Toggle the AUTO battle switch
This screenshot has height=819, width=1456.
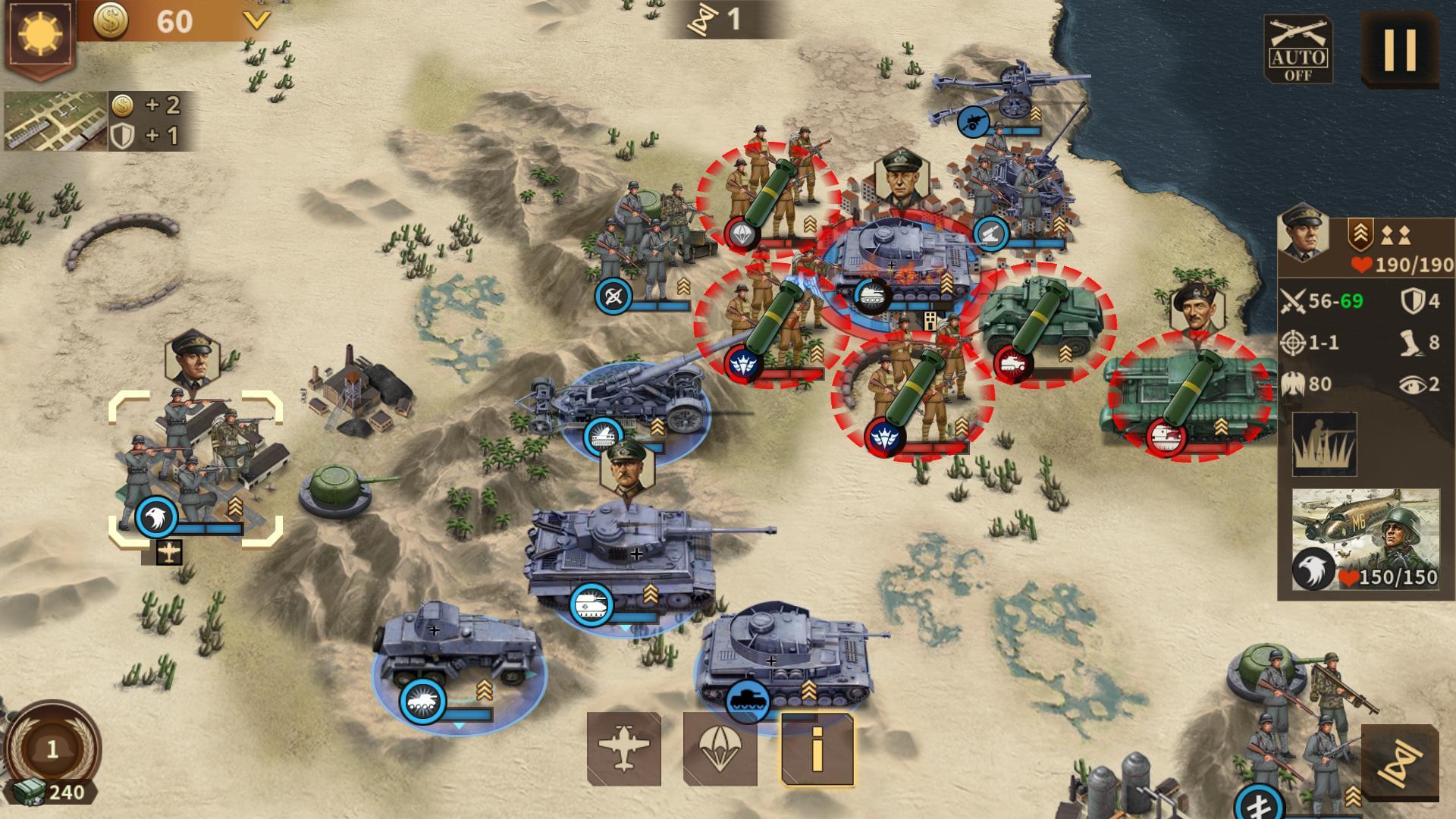pyautogui.click(x=1298, y=50)
